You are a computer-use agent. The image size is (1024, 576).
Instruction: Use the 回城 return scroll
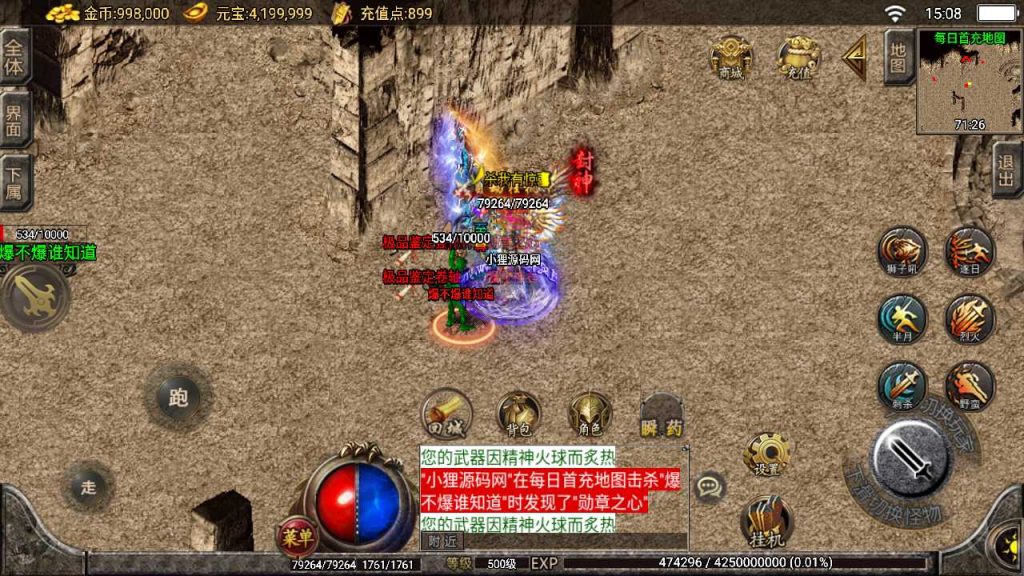(446, 413)
